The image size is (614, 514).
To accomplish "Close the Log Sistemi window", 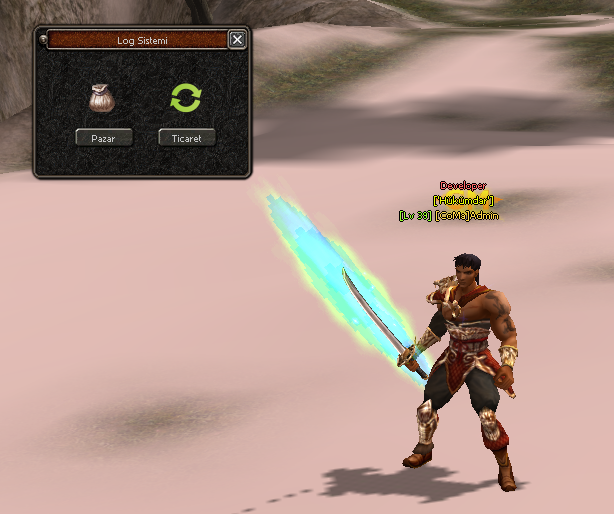I will click(237, 40).
